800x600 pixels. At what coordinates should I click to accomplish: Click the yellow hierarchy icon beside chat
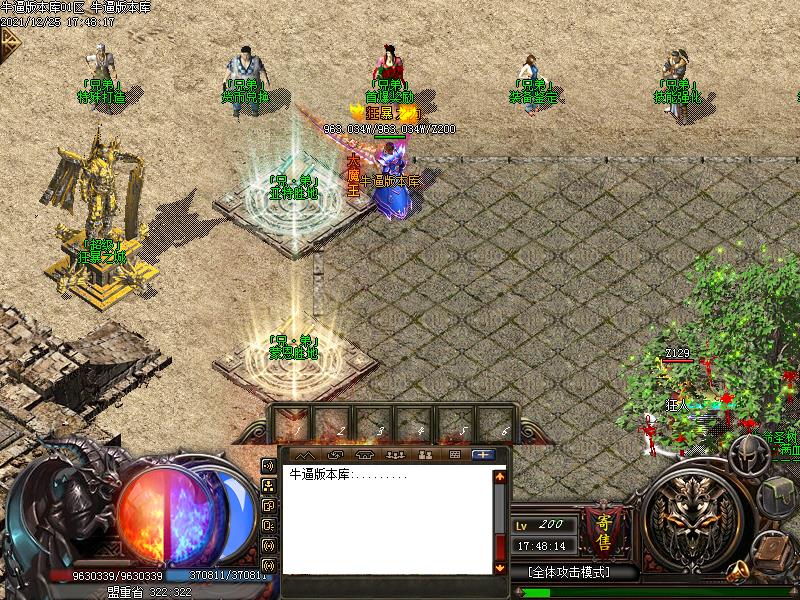[268, 486]
